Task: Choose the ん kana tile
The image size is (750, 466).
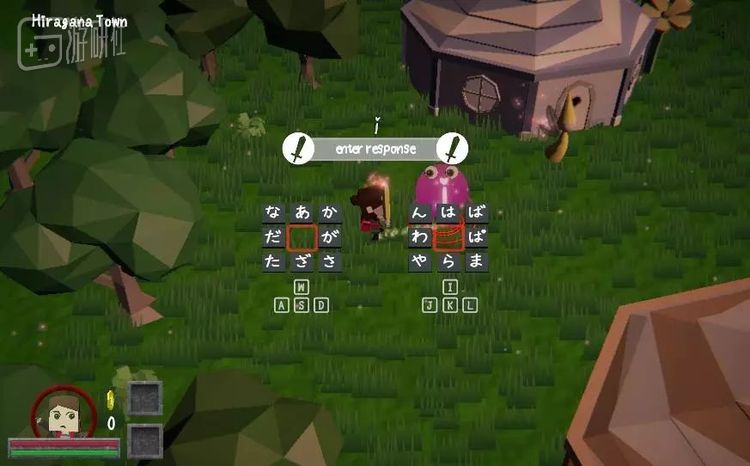Action: pos(420,212)
